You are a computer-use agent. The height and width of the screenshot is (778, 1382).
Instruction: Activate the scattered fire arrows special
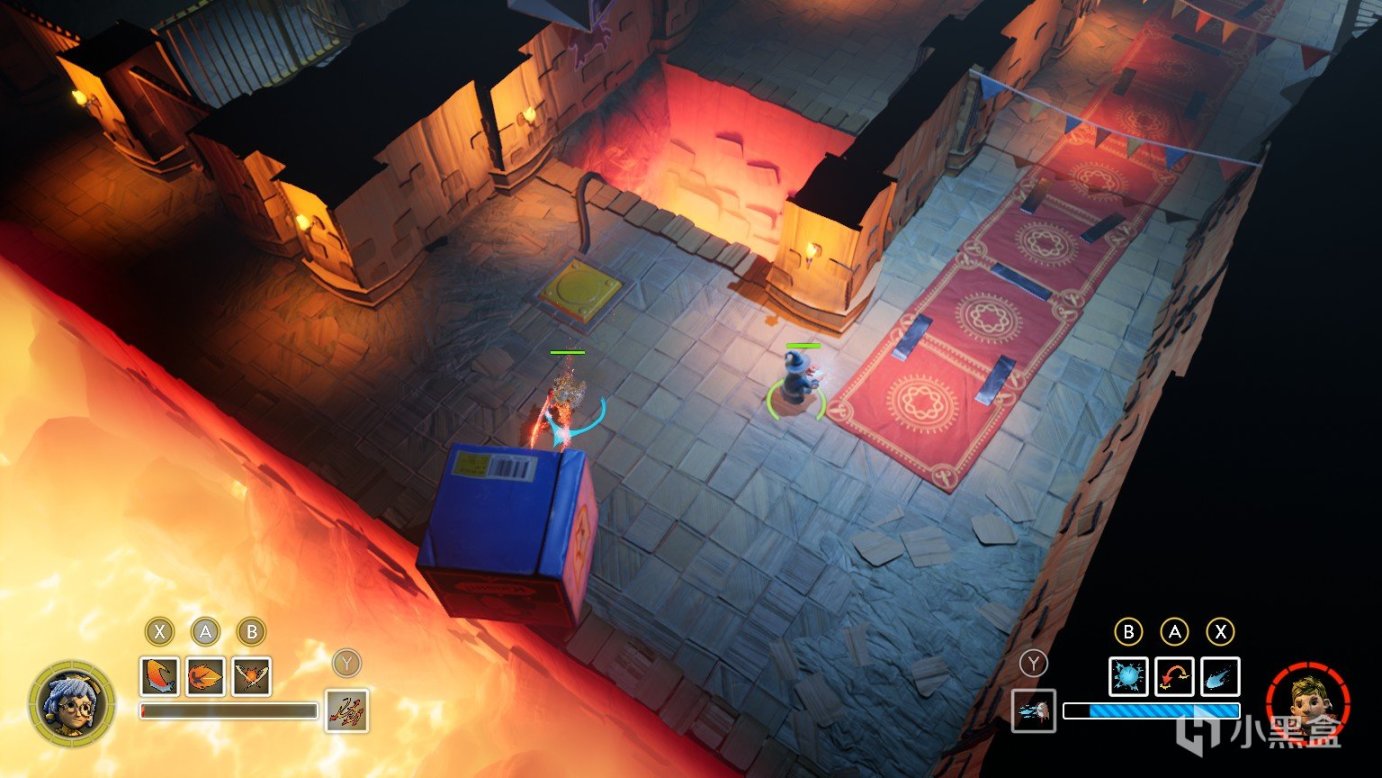point(347,710)
